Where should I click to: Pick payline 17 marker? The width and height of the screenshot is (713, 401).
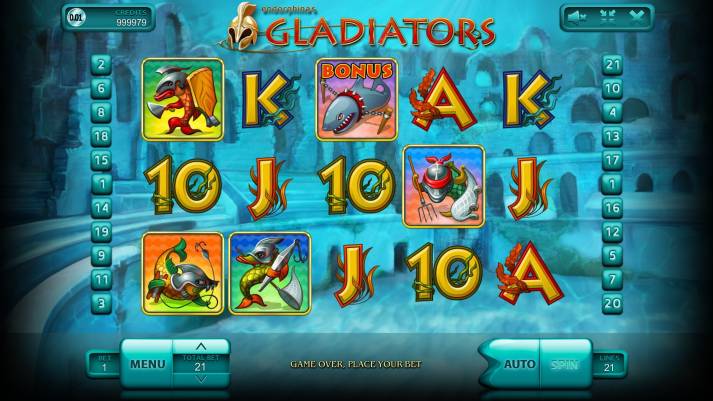[x=612, y=160]
